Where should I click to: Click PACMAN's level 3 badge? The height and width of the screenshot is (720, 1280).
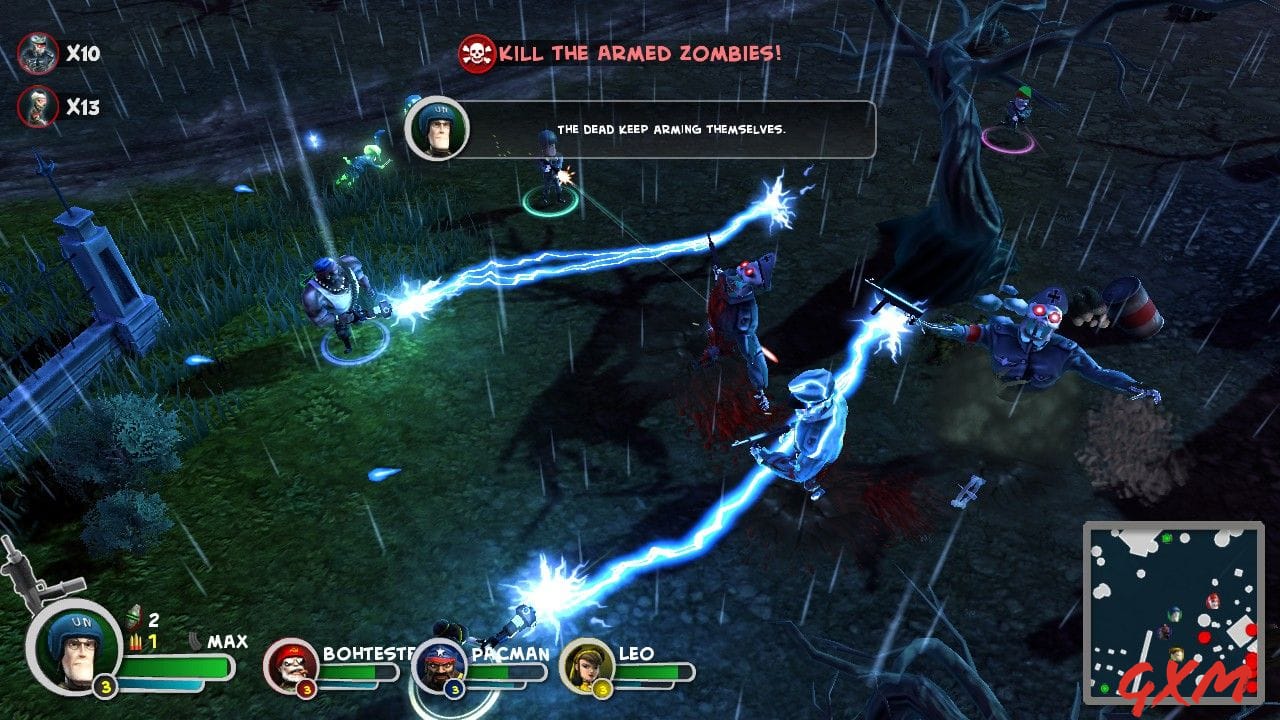[454, 689]
